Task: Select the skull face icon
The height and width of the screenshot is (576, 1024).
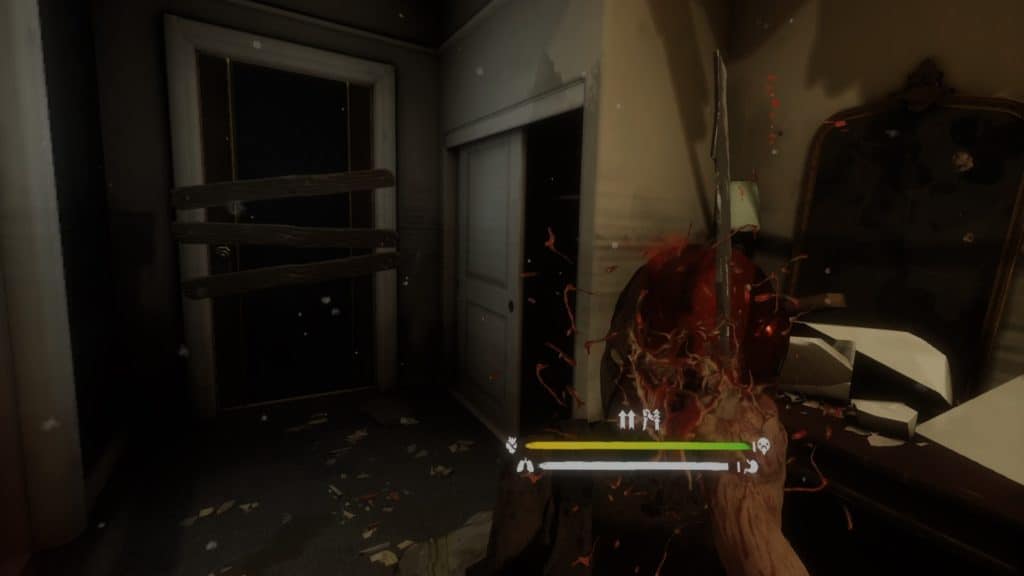Action: [x=764, y=445]
